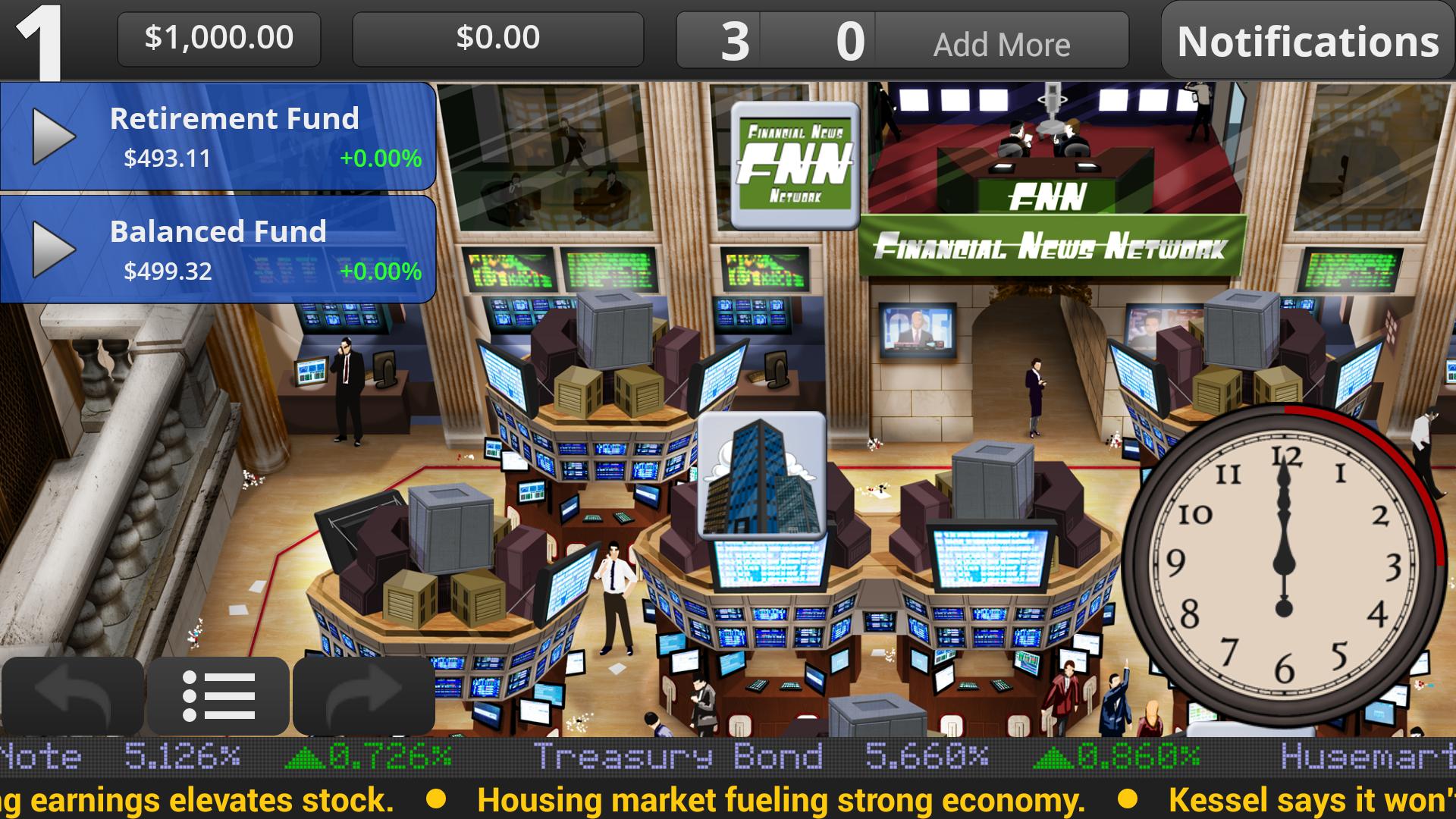1456x819 pixels.
Task: Open the FNN Financial News Network icon
Action: click(x=794, y=165)
